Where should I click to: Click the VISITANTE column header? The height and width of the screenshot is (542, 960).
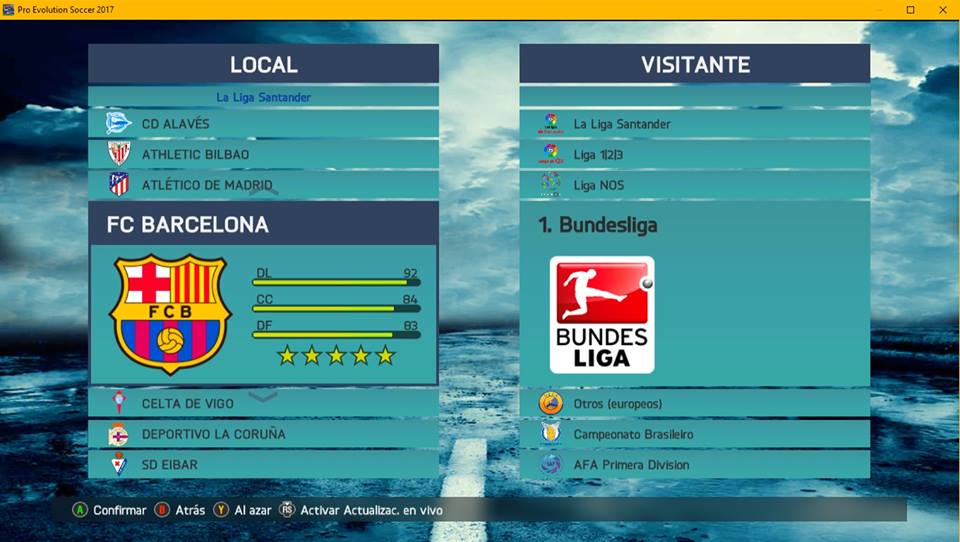(694, 64)
